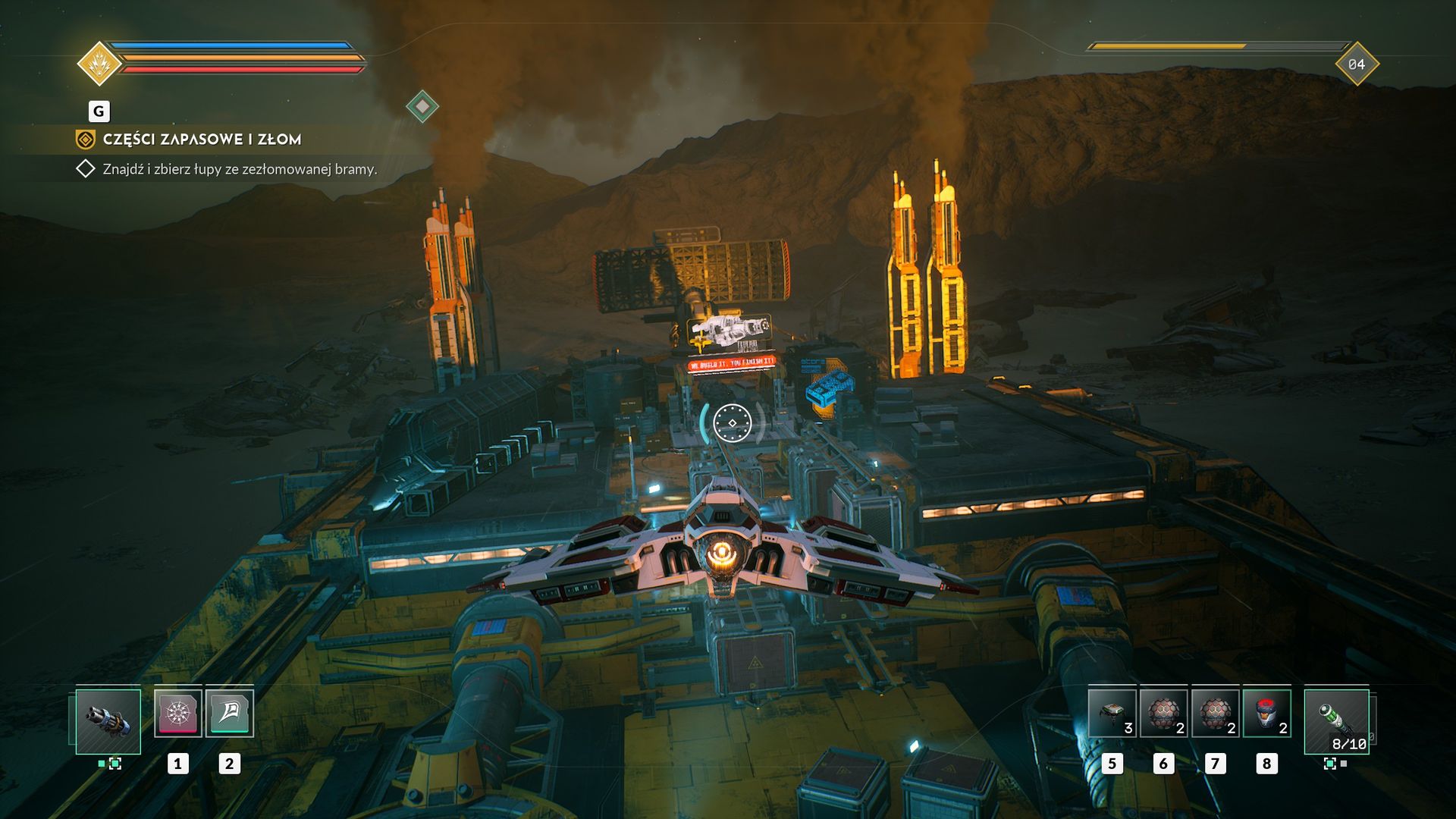1456x819 pixels.
Task: Click the objective about the scrapped gate loot
Action: (240, 169)
